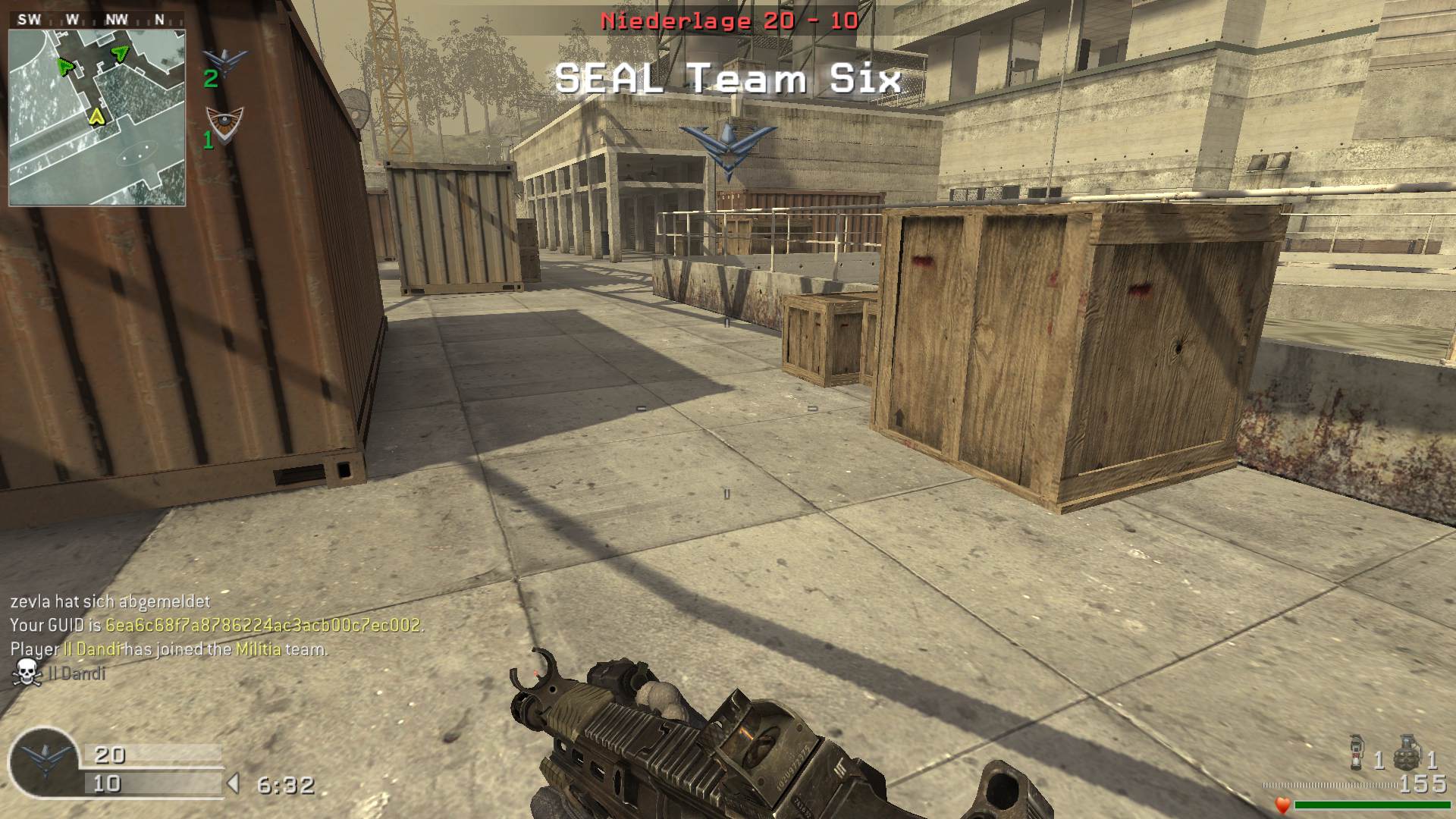Click the minimap in the corner
The image size is (1456, 819).
(x=97, y=118)
